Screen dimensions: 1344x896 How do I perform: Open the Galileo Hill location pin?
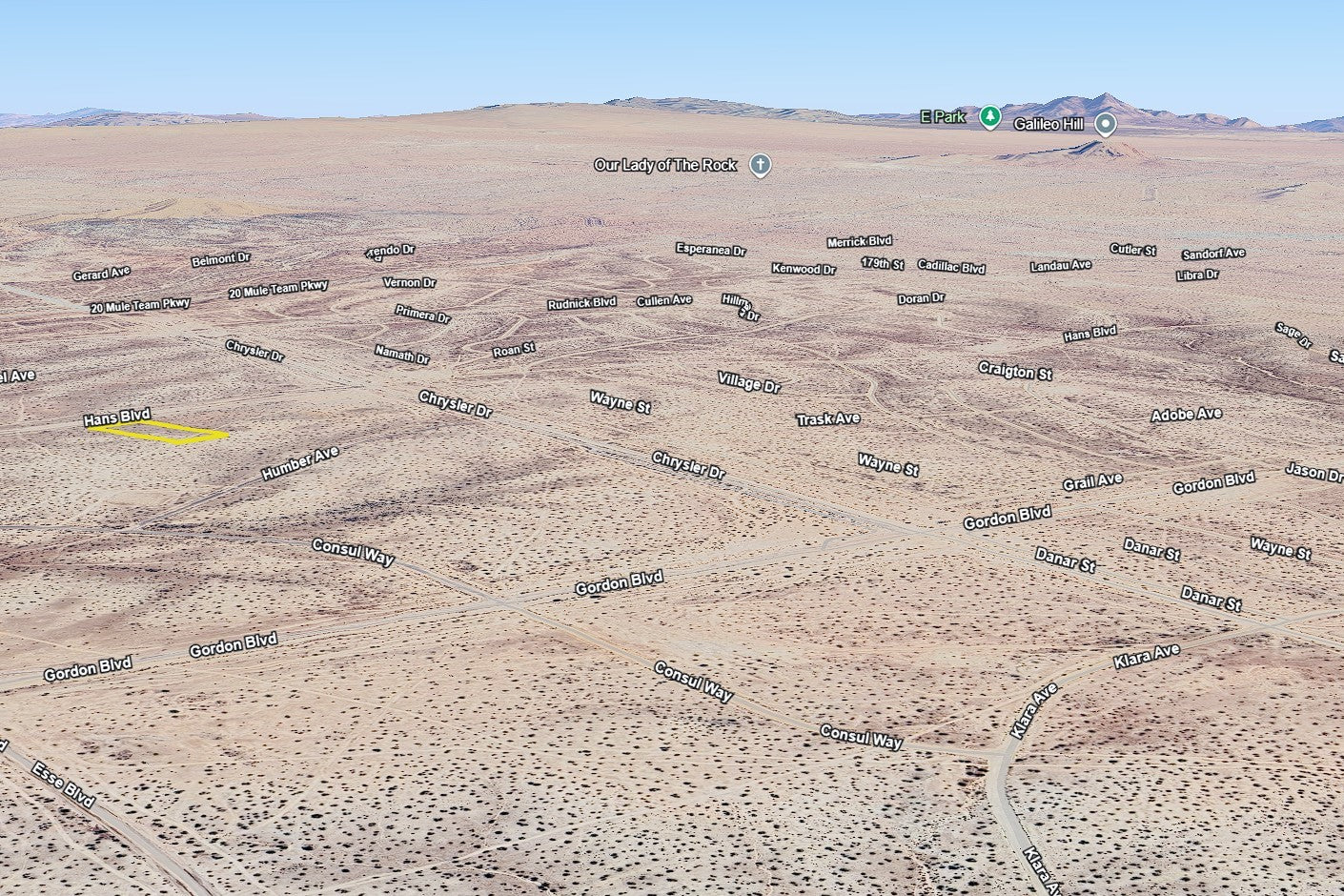(1105, 124)
